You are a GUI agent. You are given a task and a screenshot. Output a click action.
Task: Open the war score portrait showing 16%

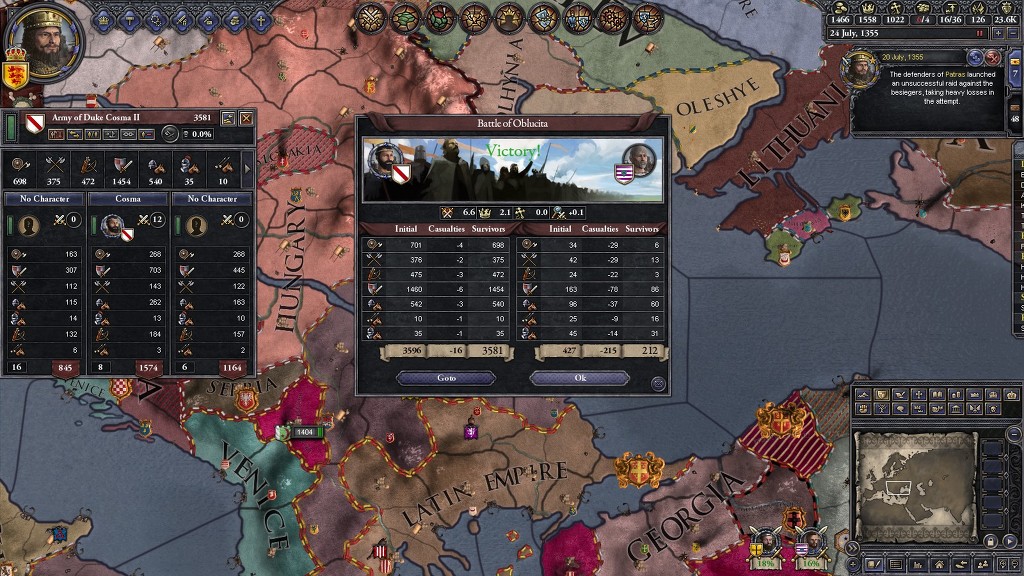[812, 546]
